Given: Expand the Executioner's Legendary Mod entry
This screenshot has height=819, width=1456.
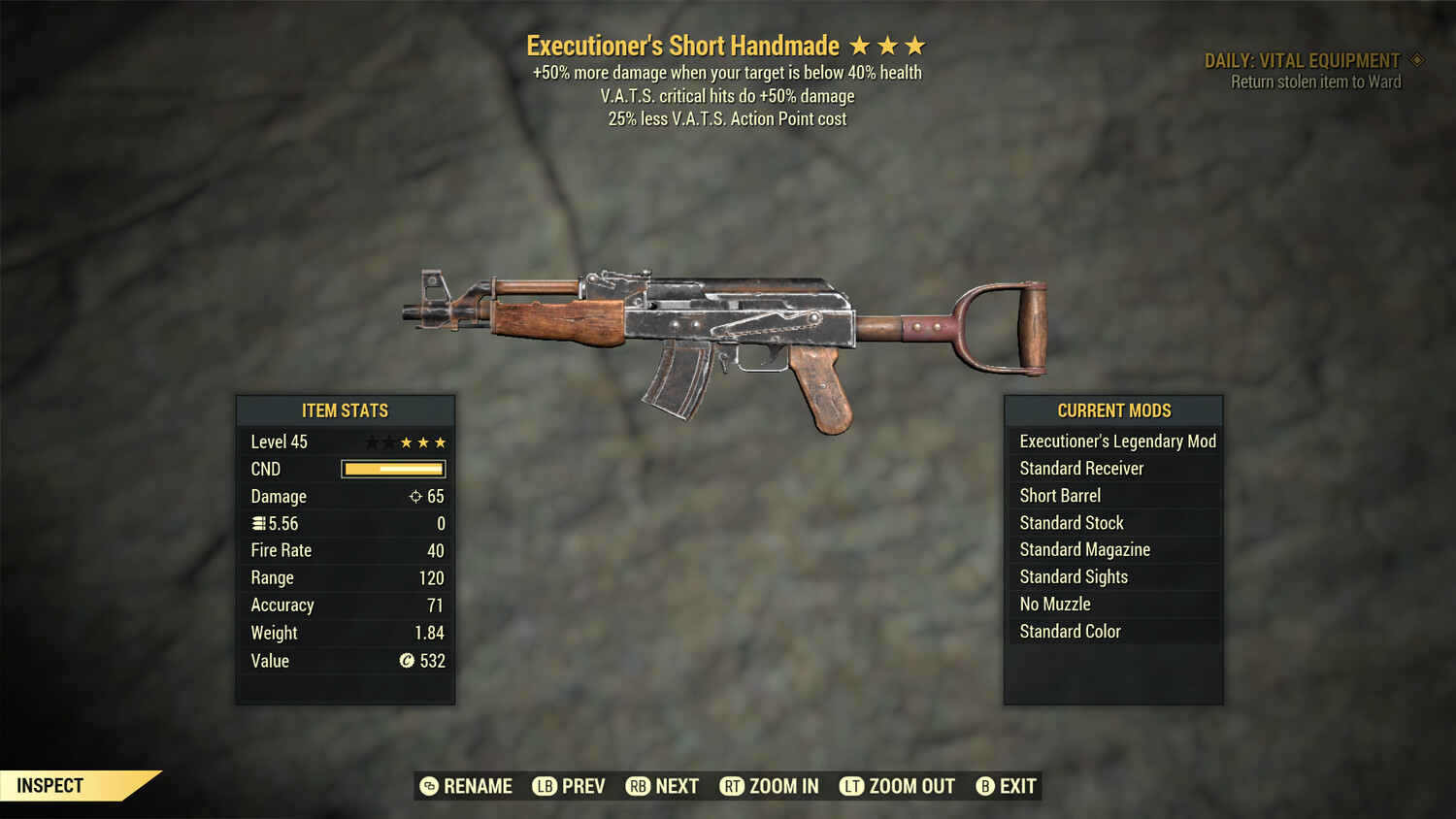Looking at the screenshot, I should [x=1116, y=442].
